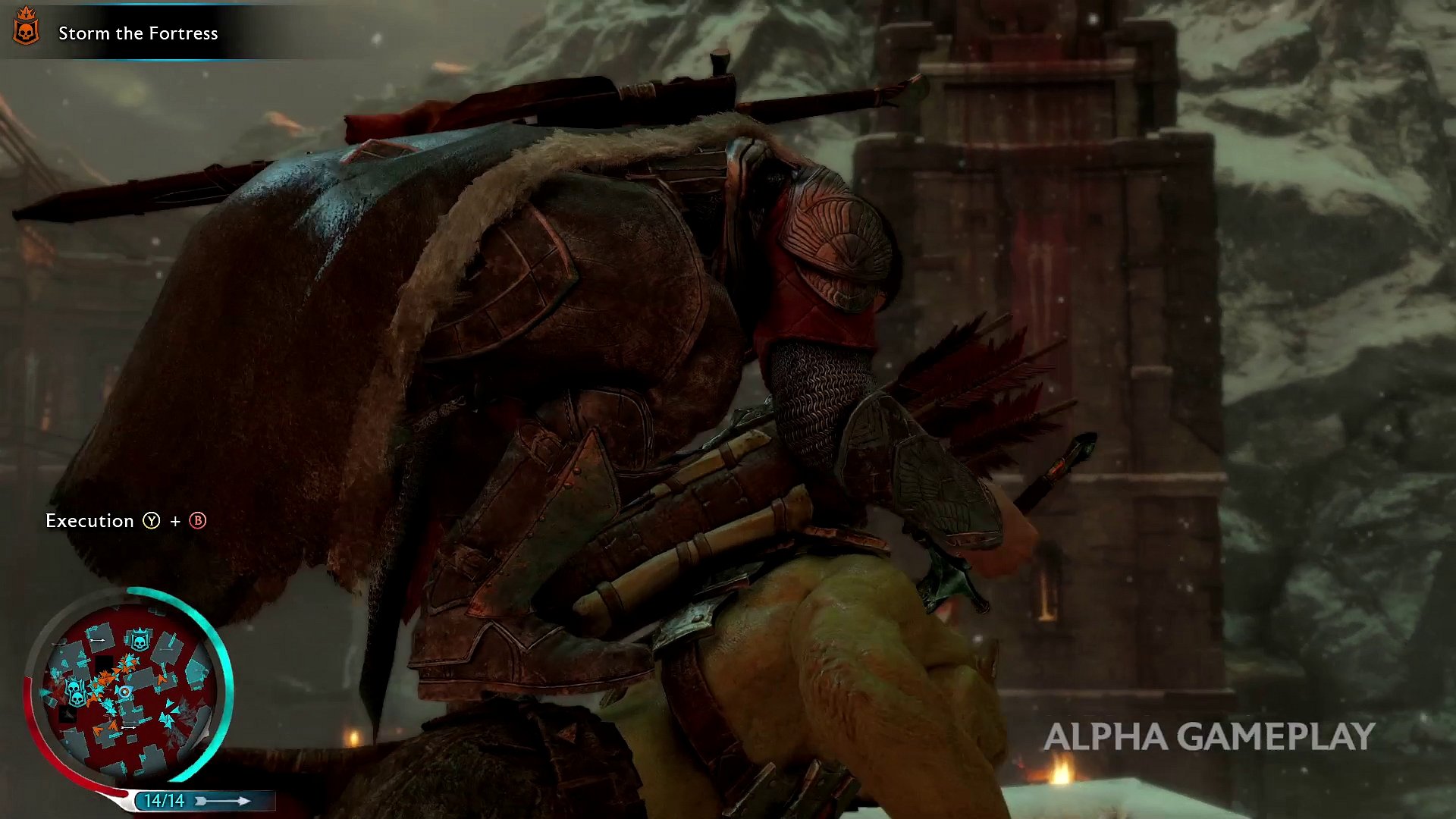Viewport: 1456px width, 819px height.
Task: Select the Storm the Fortress objective tracker
Action: [138, 33]
